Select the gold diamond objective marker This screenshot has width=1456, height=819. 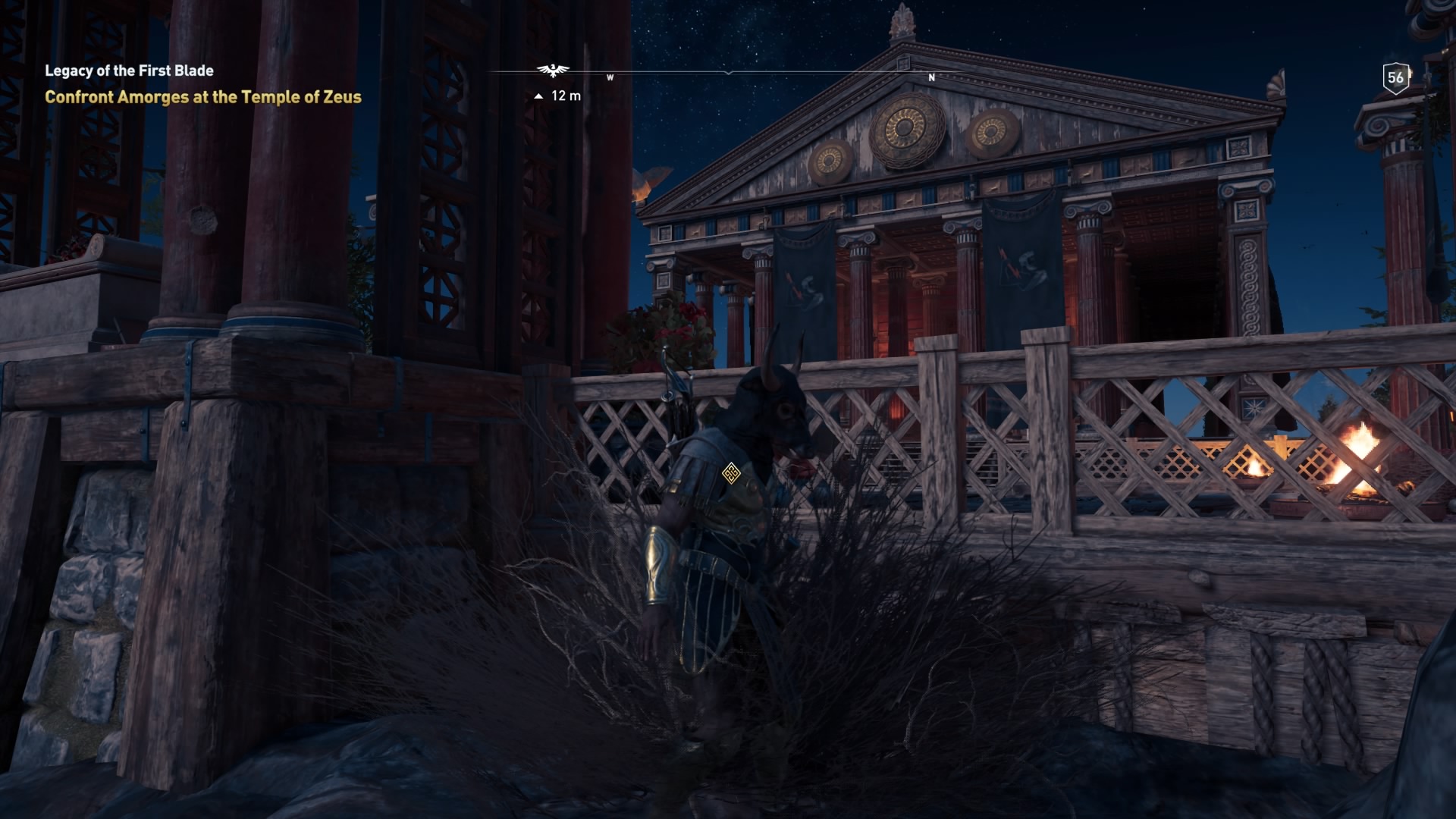[730, 474]
